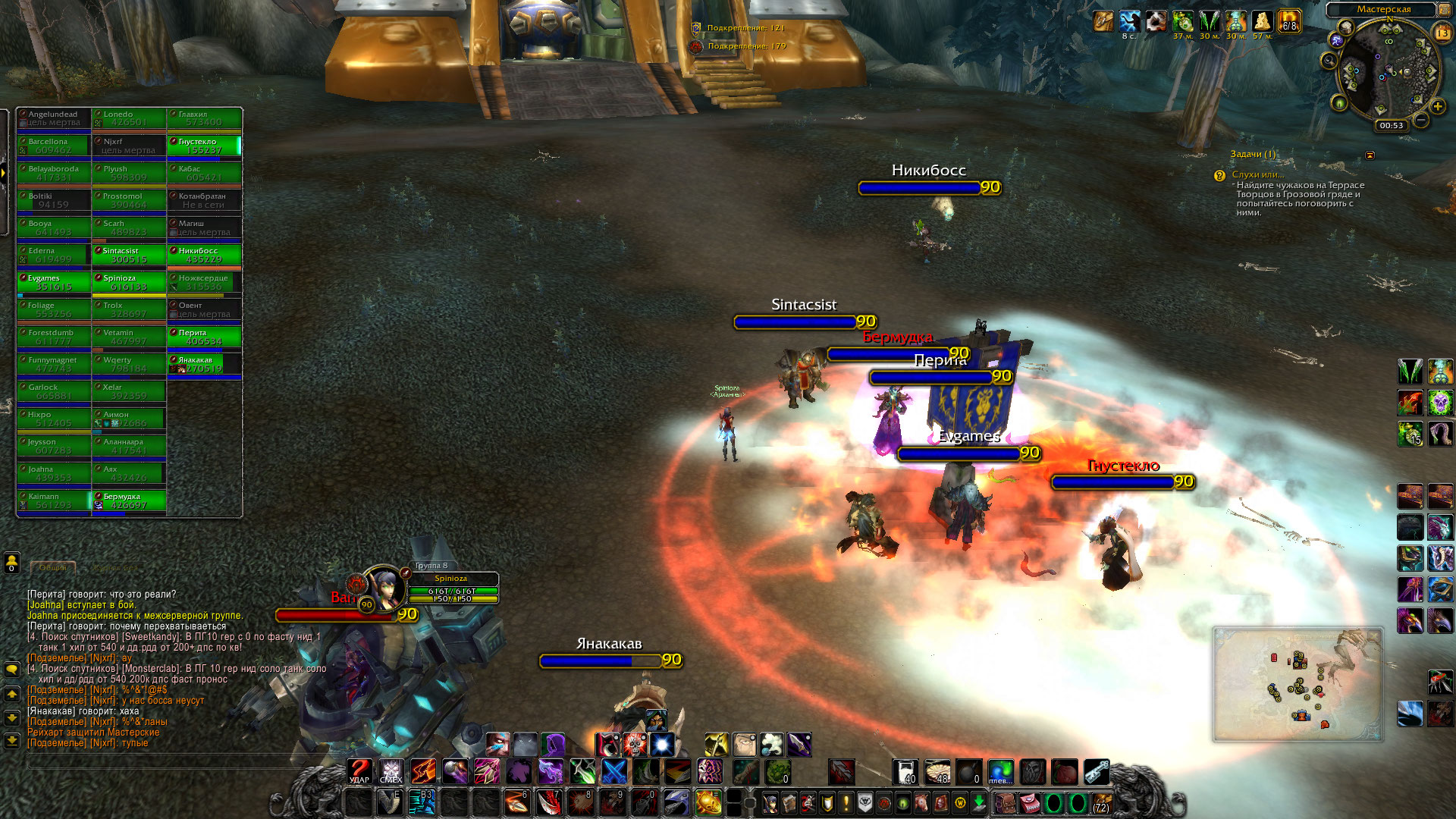Click Гнустекло's raid frame
Screen dimensions: 1456x819
click(x=204, y=146)
